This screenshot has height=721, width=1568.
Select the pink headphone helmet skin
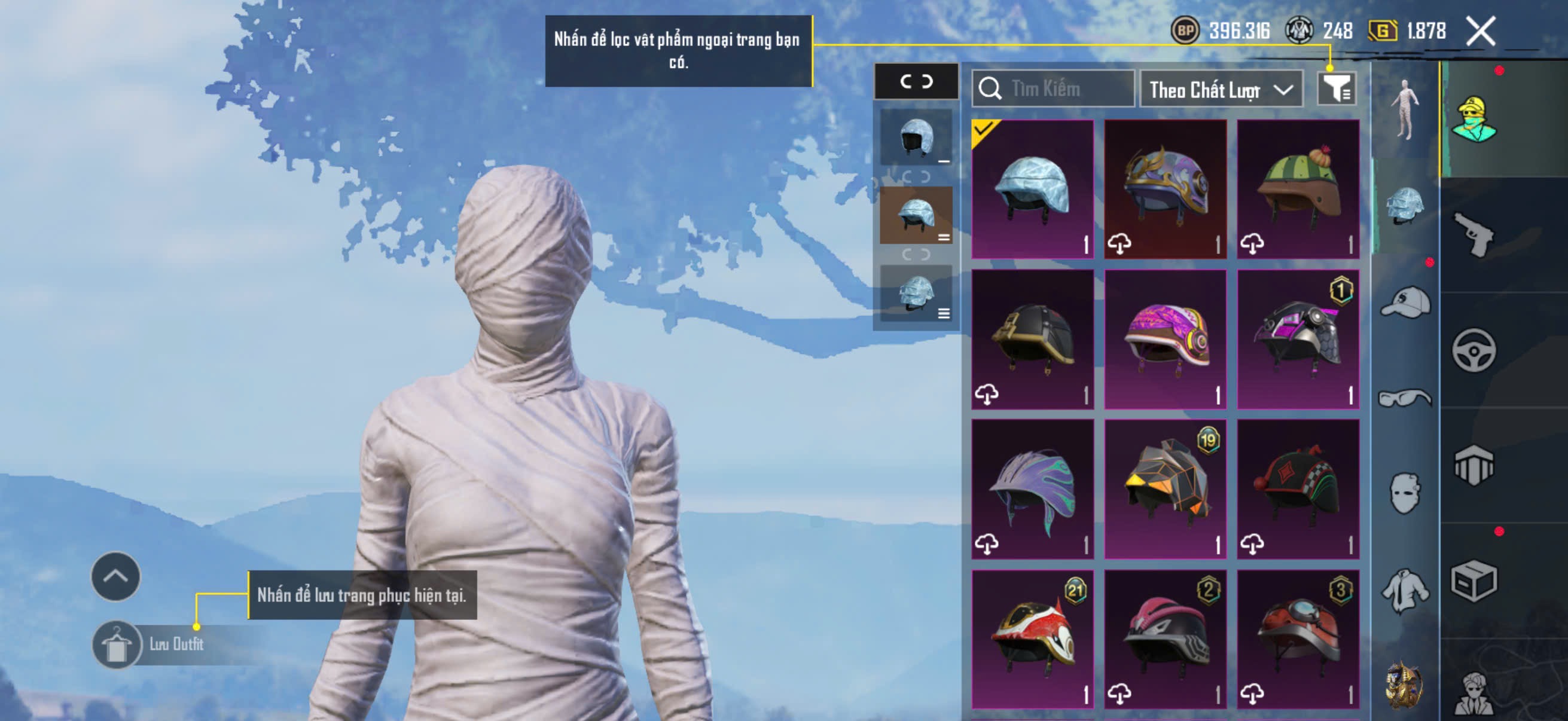coord(1165,339)
